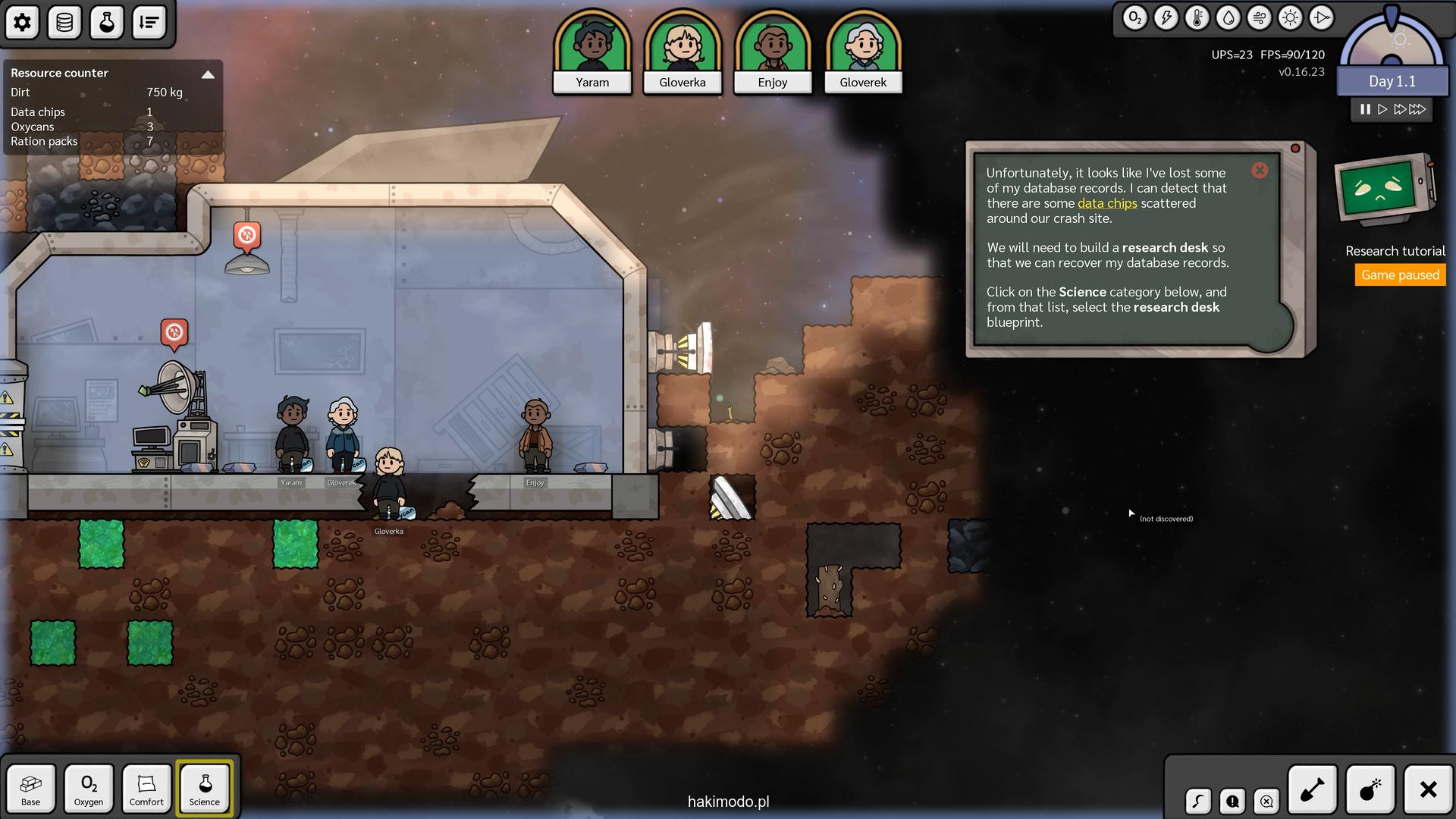The height and width of the screenshot is (819, 1456).
Task: Open the database stack button
Action: (x=64, y=23)
